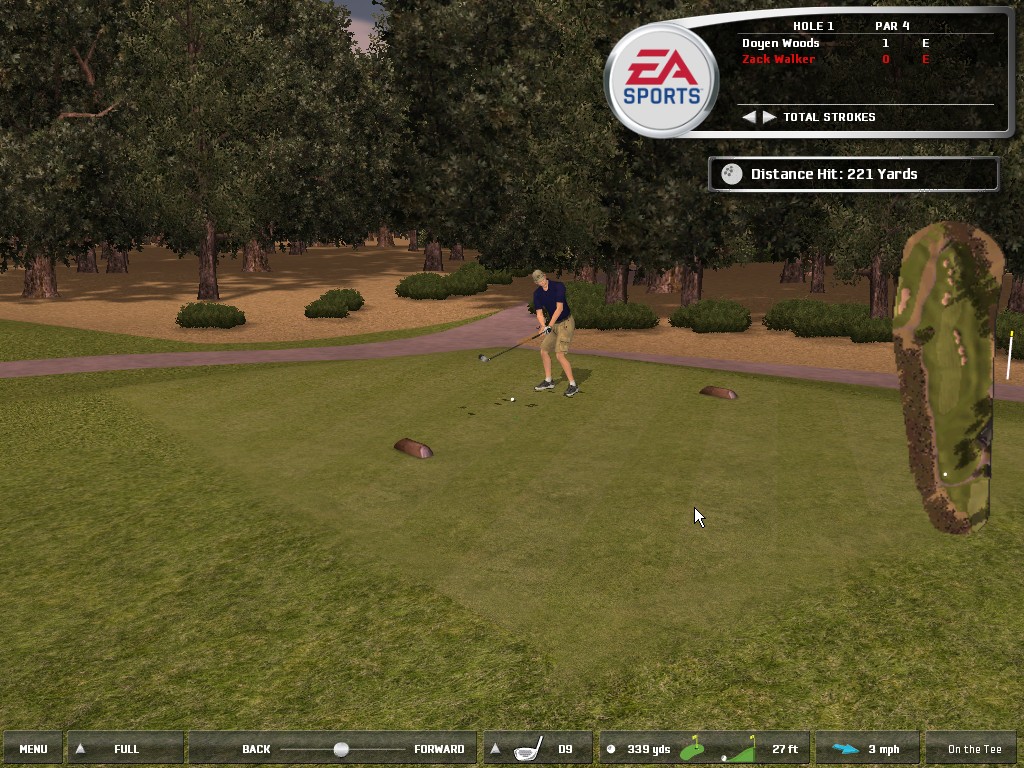This screenshot has width=1024, height=768.
Task: Click the flag and green distance icon
Action: click(x=692, y=749)
